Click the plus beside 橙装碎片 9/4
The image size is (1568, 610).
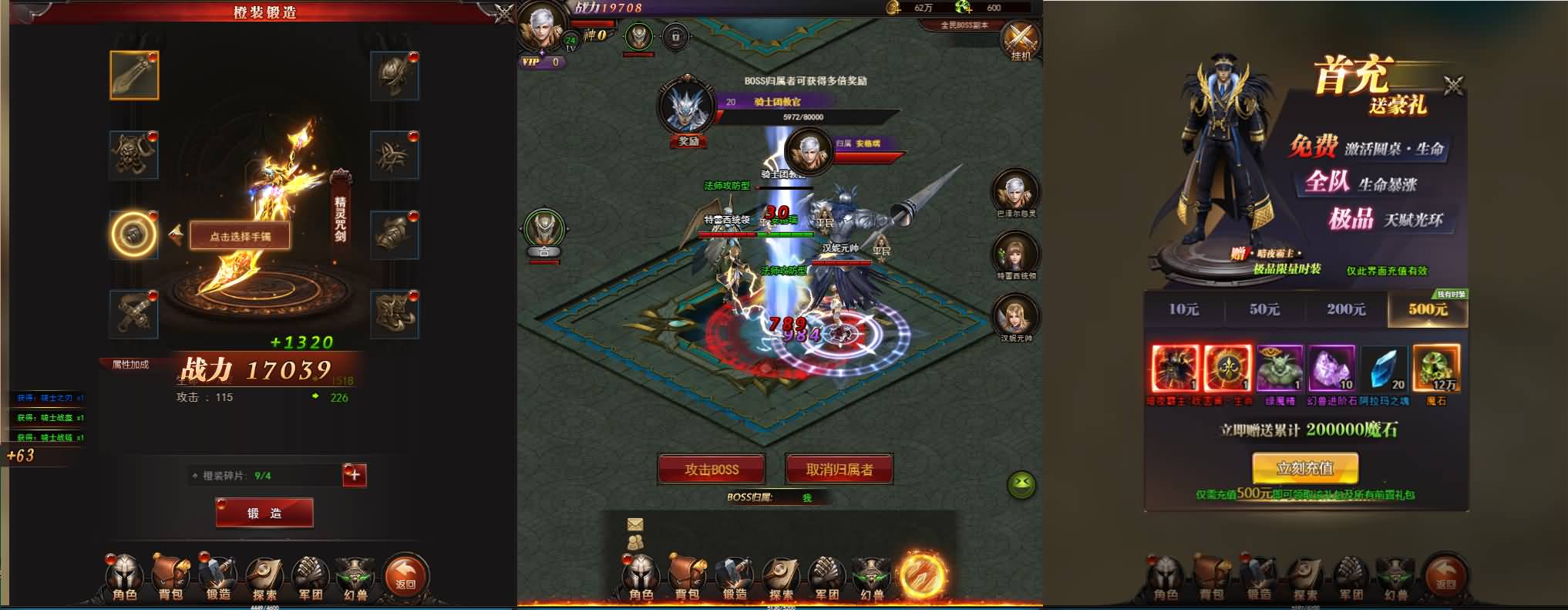coord(353,476)
